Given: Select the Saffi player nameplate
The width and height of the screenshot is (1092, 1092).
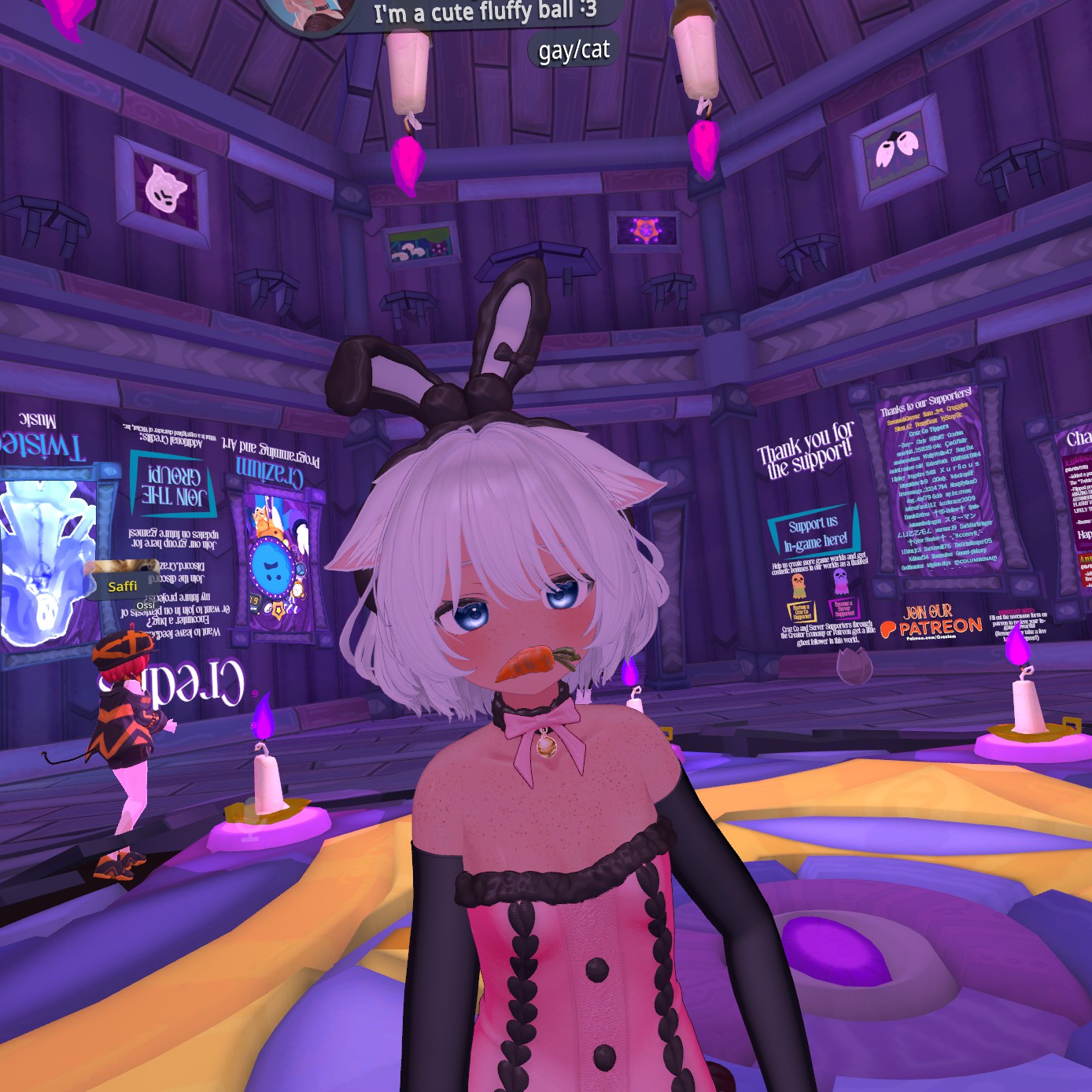Looking at the screenshot, I should coord(123,585).
